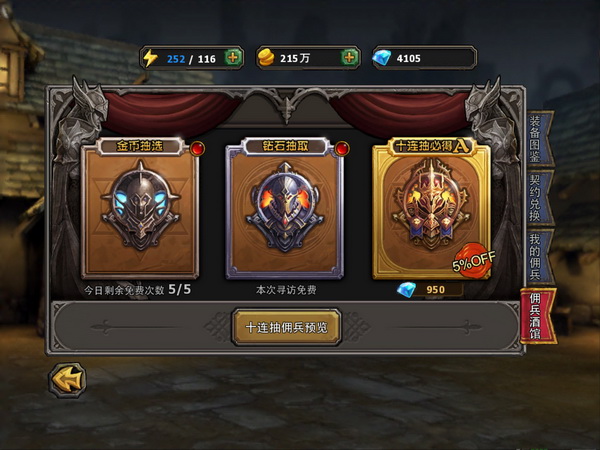This screenshot has width=600, height=450.
Task: Add energy with the lightning bar plus button
Action: (234, 58)
